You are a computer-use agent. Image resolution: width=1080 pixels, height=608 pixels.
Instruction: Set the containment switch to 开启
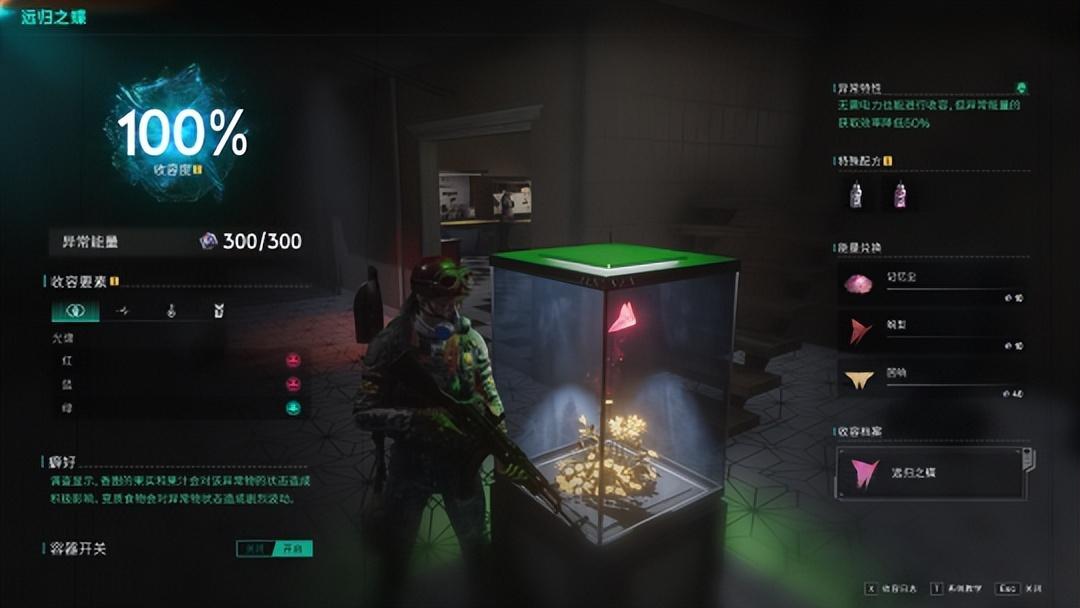[x=294, y=549]
